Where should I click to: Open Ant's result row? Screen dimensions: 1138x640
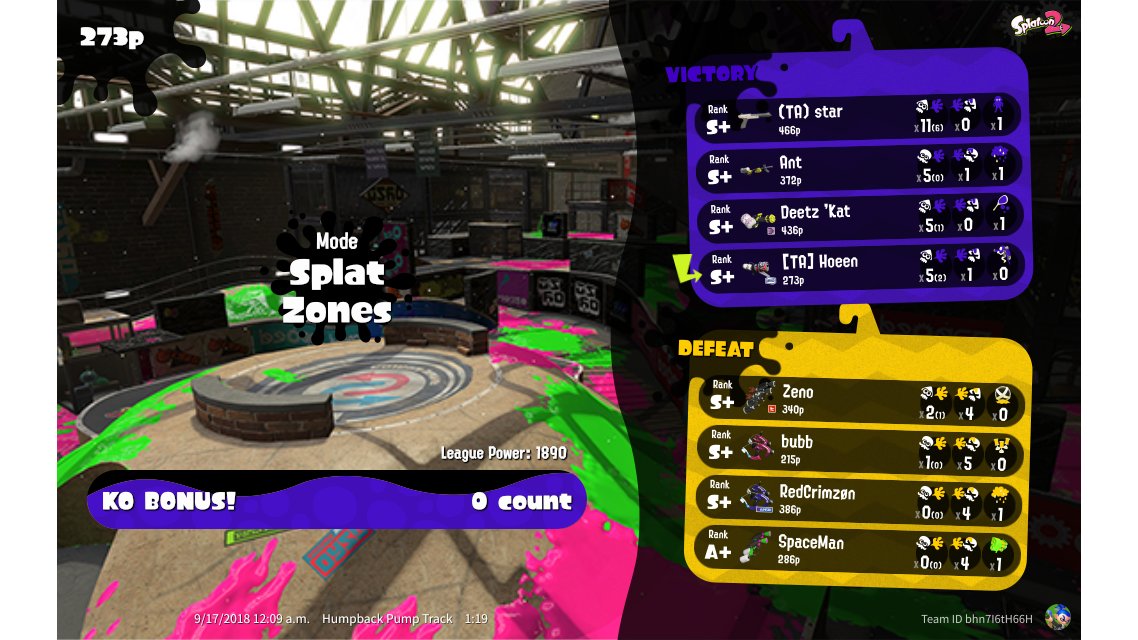[x=860, y=167]
